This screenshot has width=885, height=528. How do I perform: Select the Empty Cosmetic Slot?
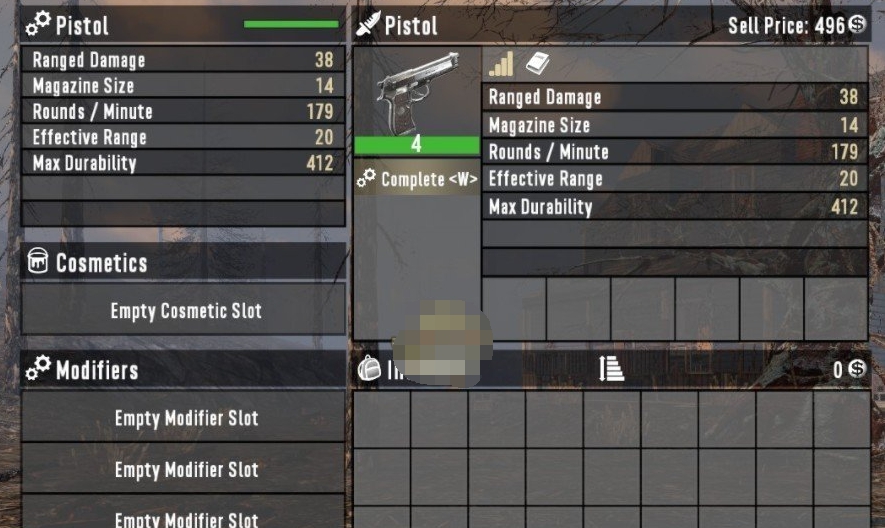coord(185,311)
